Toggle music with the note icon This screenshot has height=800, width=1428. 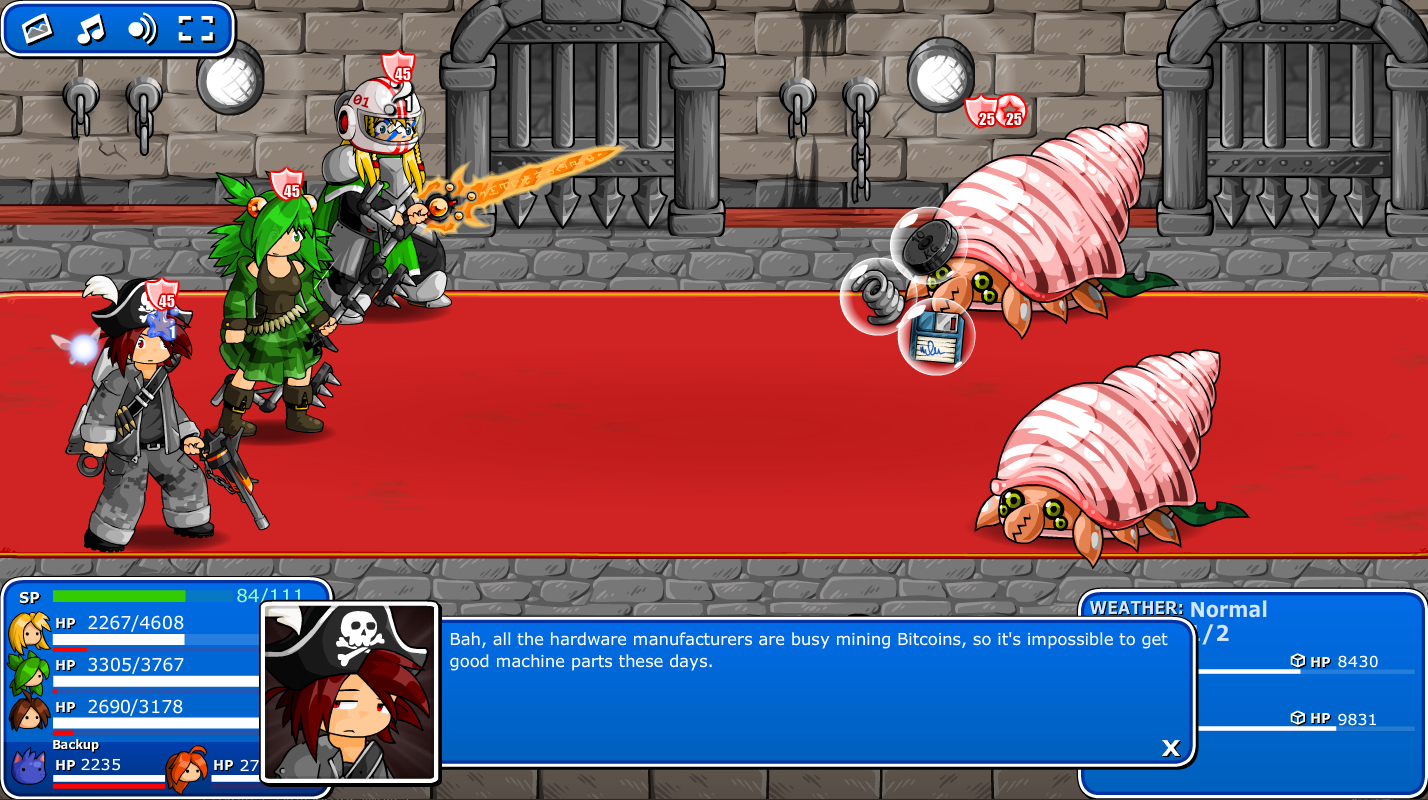click(x=90, y=29)
